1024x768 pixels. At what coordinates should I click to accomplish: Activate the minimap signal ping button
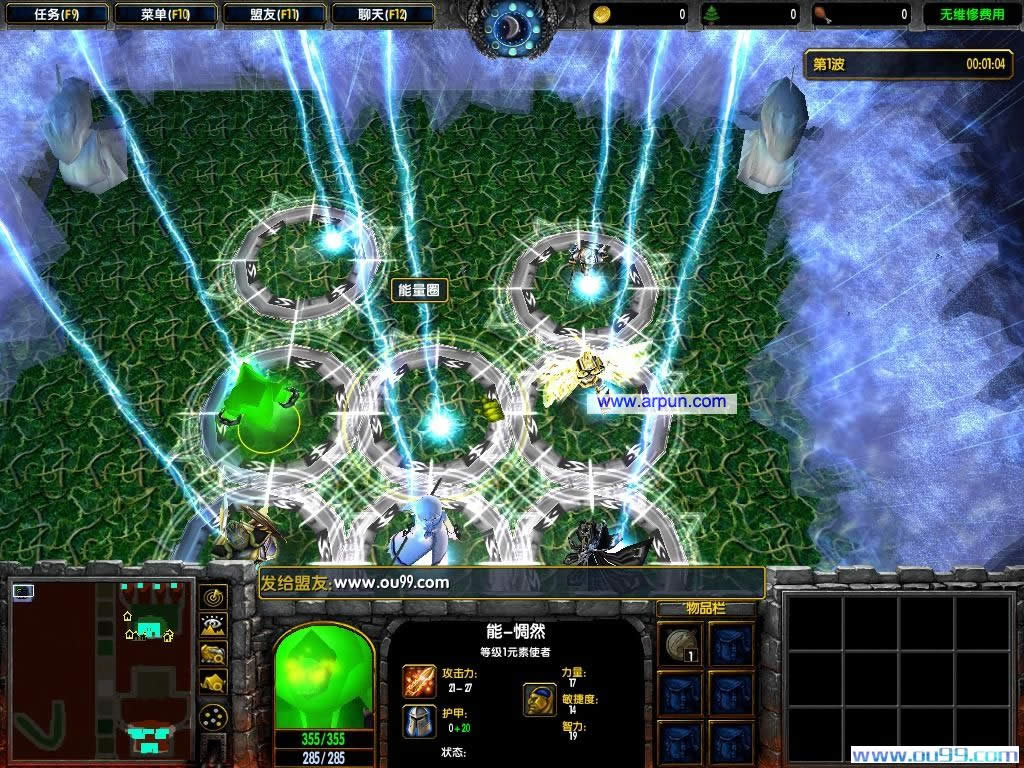214,597
